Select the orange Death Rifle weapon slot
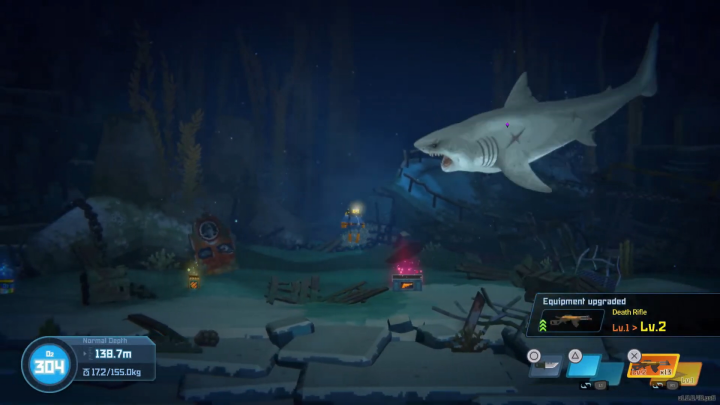This screenshot has height=405, width=720. tap(652, 368)
